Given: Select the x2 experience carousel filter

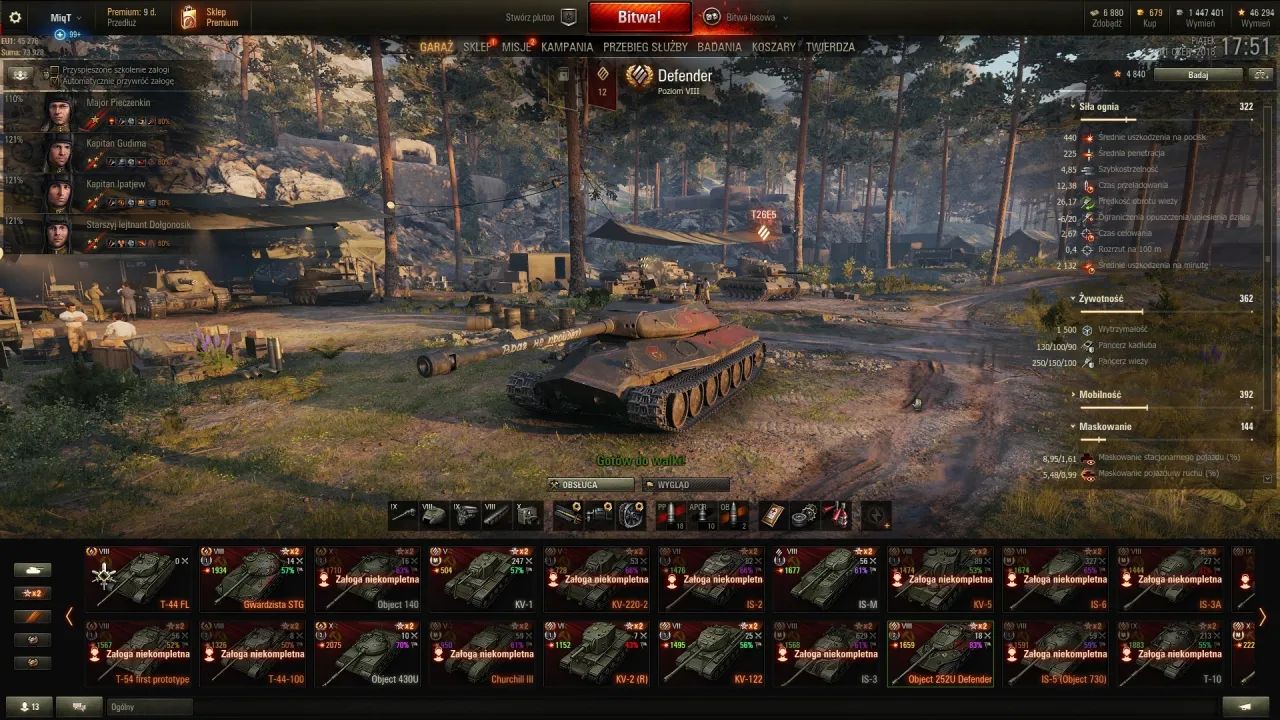Looking at the screenshot, I should coord(33,593).
